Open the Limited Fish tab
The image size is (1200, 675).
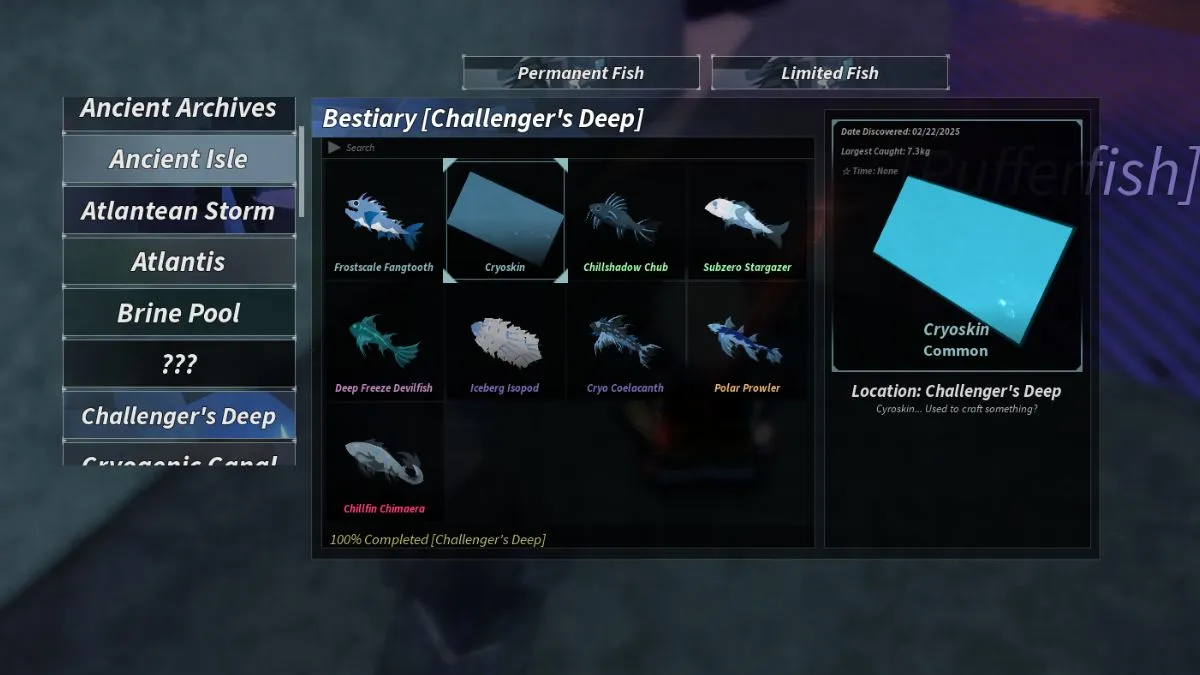829,73
